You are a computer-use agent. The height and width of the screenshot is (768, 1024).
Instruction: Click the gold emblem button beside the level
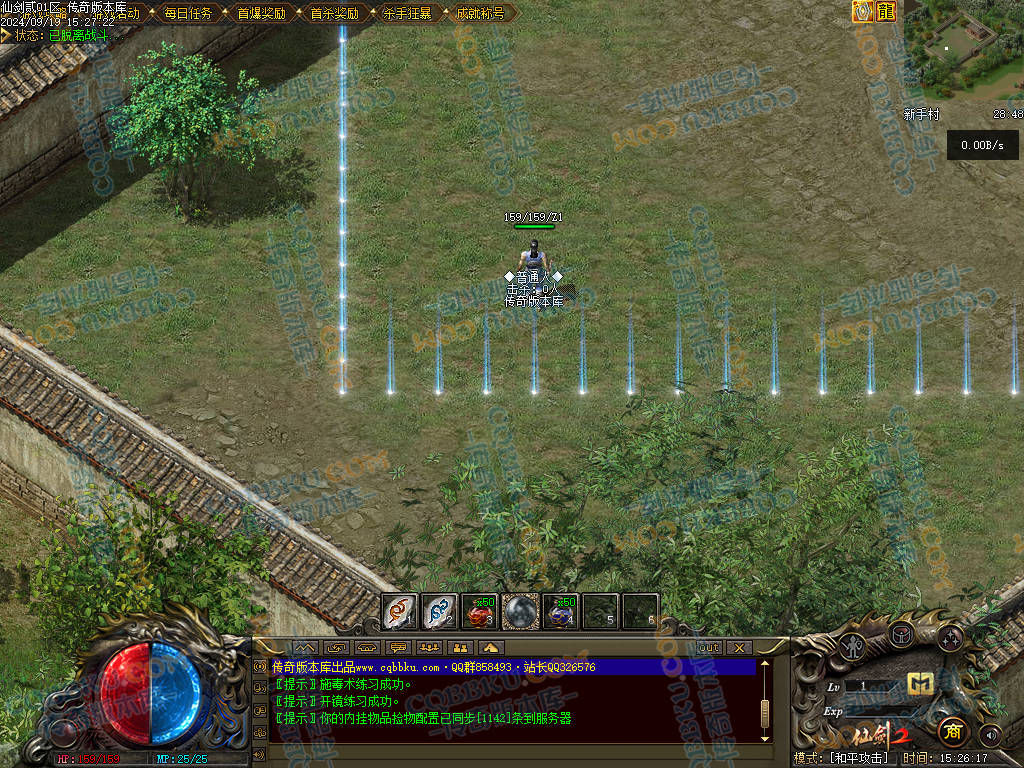click(x=920, y=684)
